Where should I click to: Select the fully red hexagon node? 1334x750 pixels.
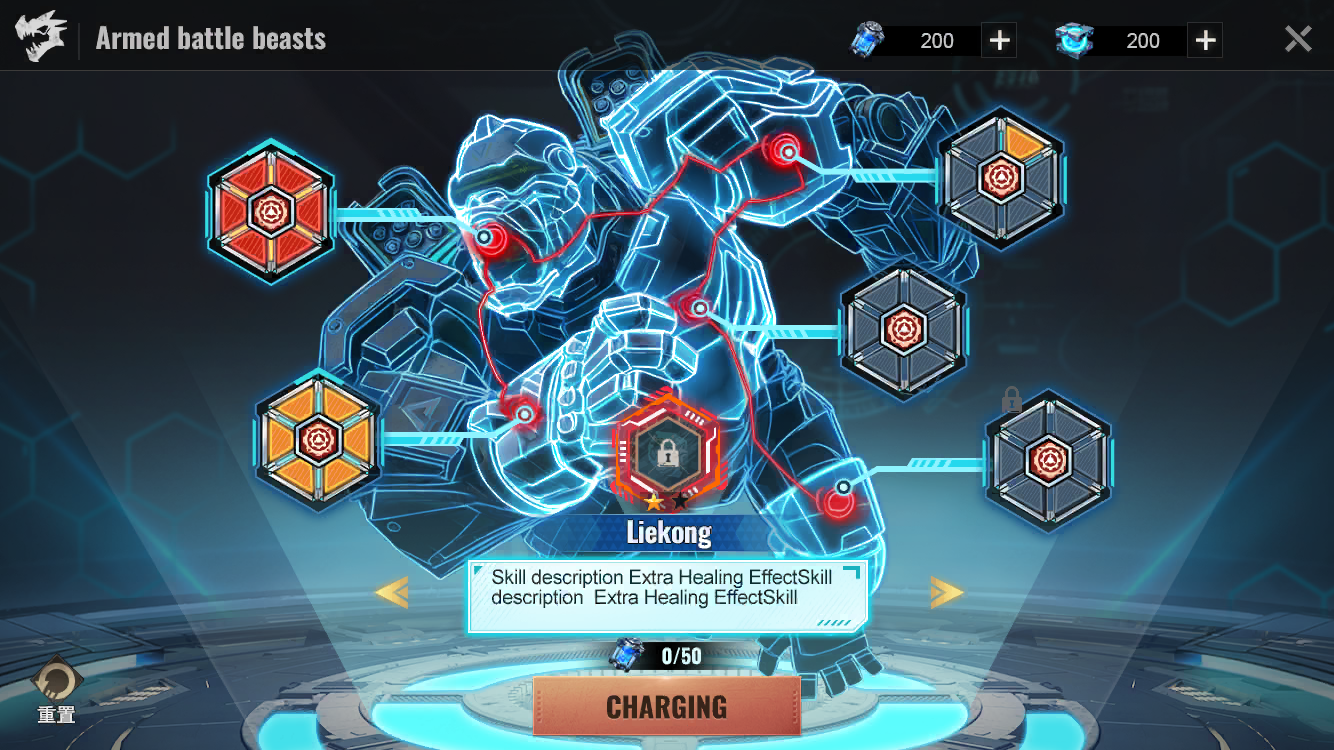270,211
